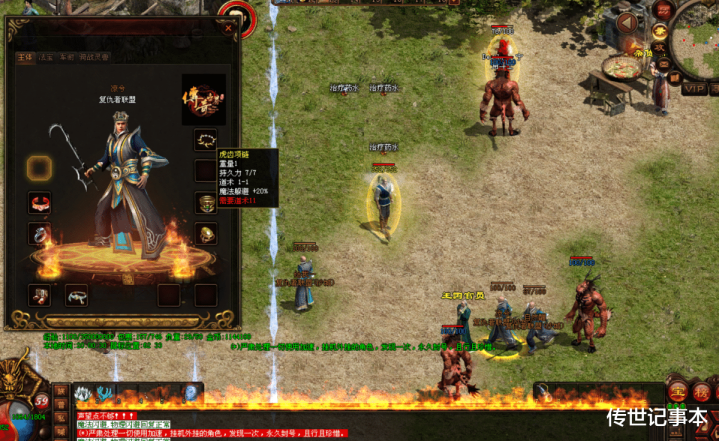
Task: Select the silver belt slot
Action: pyautogui.click(x=77, y=295)
